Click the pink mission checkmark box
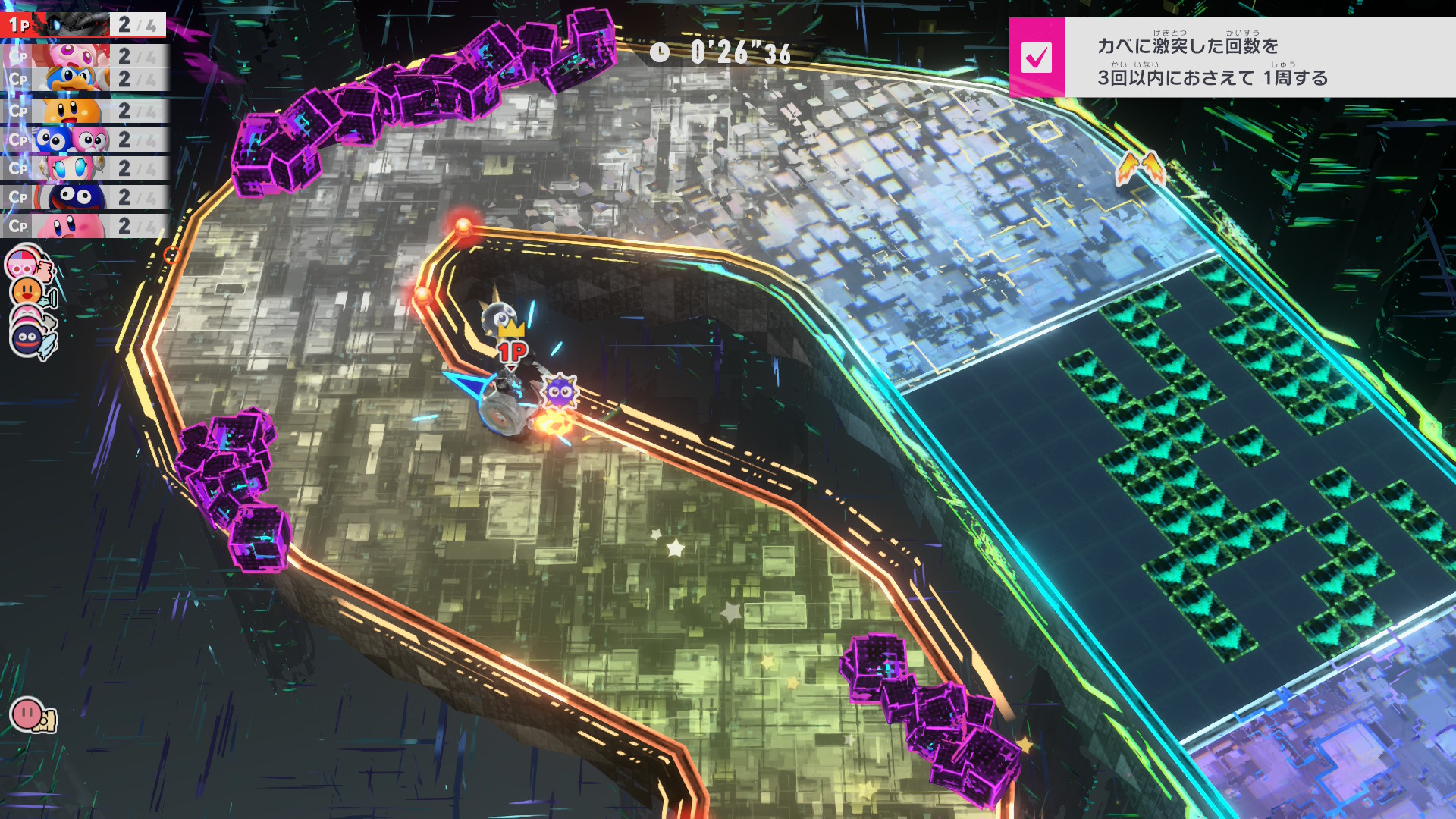Image resolution: width=1456 pixels, height=819 pixels. point(1036,58)
